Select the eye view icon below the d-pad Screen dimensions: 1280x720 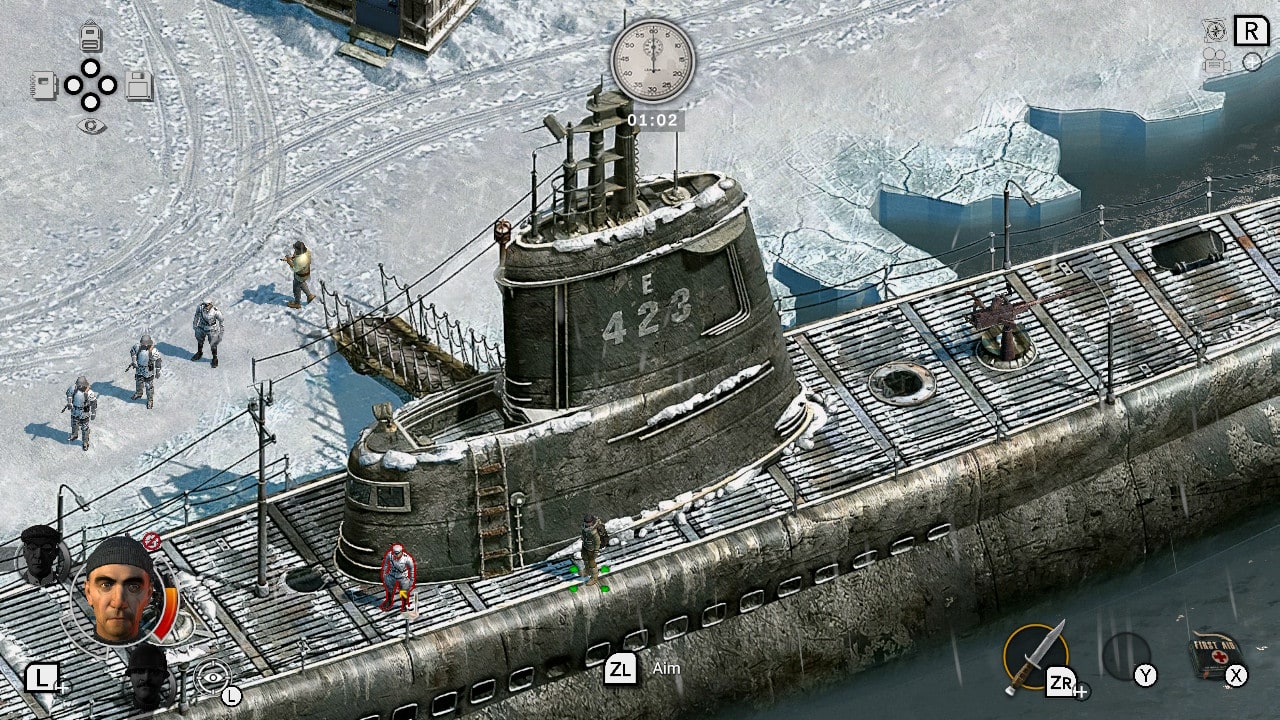[91, 125]
